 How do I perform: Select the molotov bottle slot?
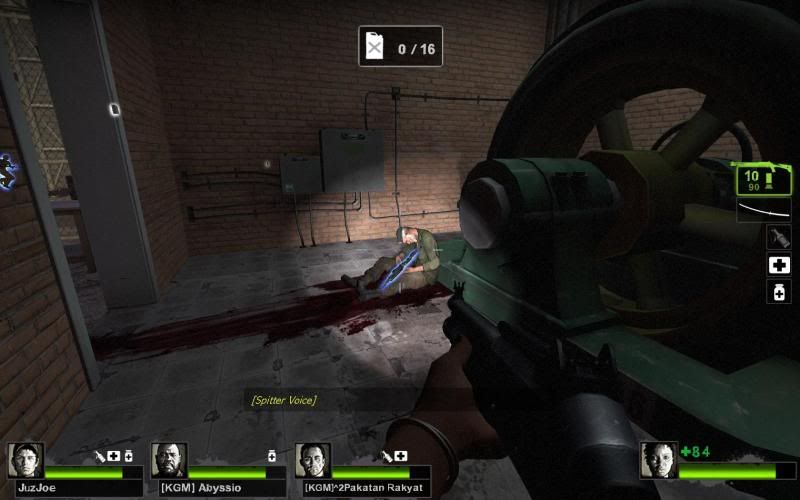click(x=778, y=237)
